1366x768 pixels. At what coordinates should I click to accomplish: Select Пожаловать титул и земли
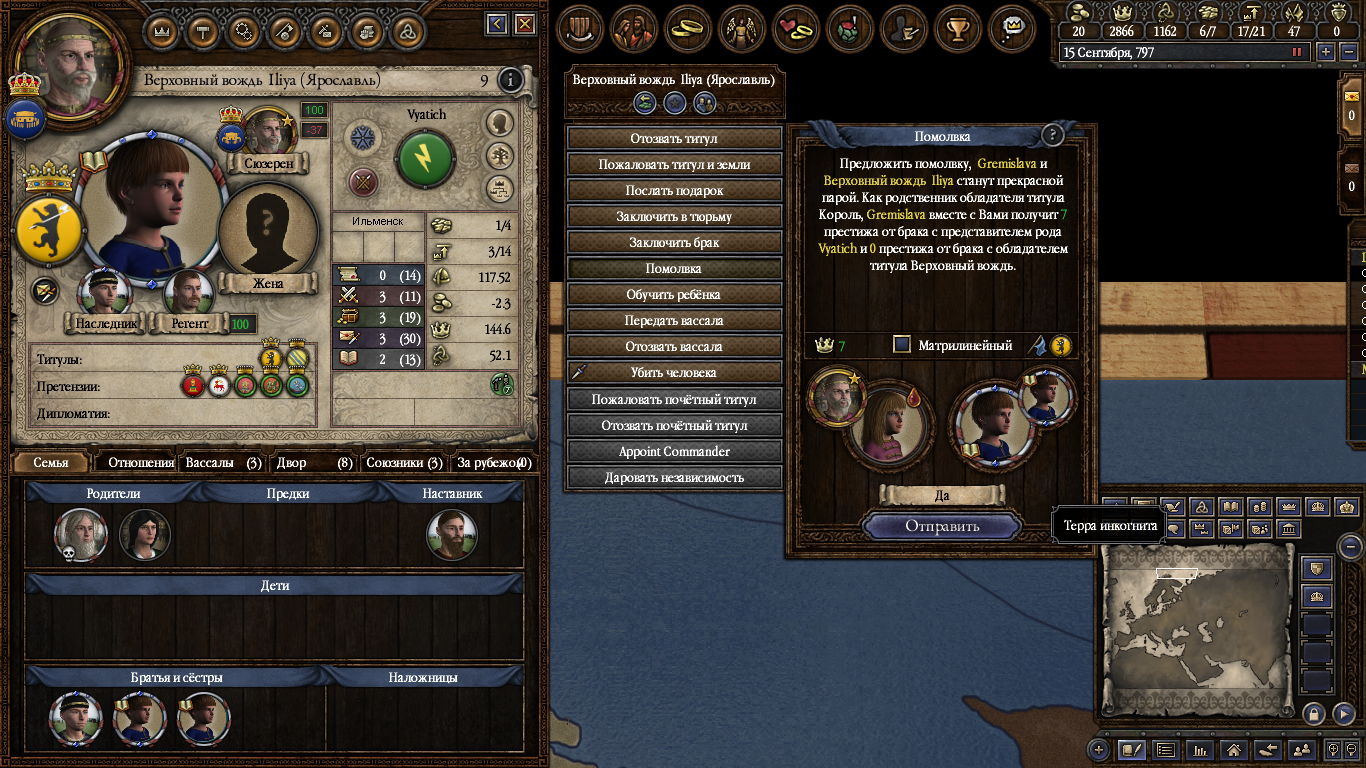(x=674, y=164)
